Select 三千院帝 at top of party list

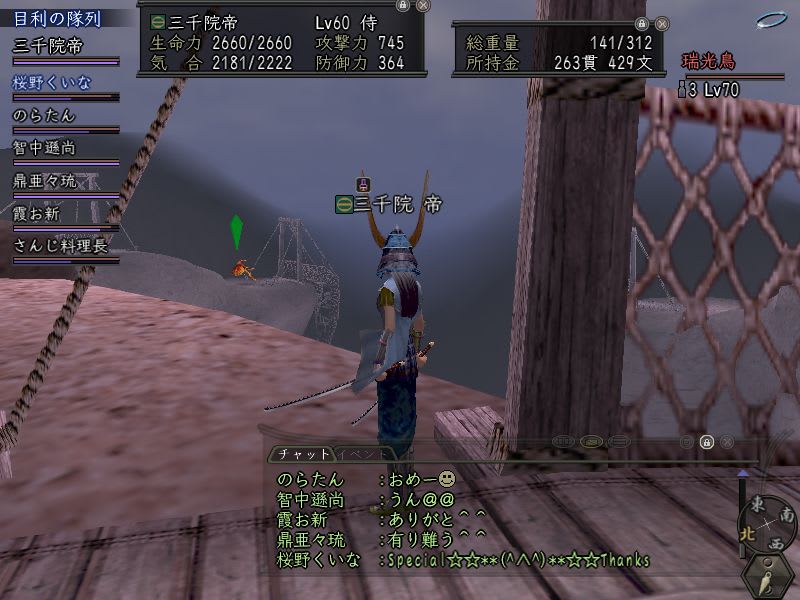click(x=47, y=46)
